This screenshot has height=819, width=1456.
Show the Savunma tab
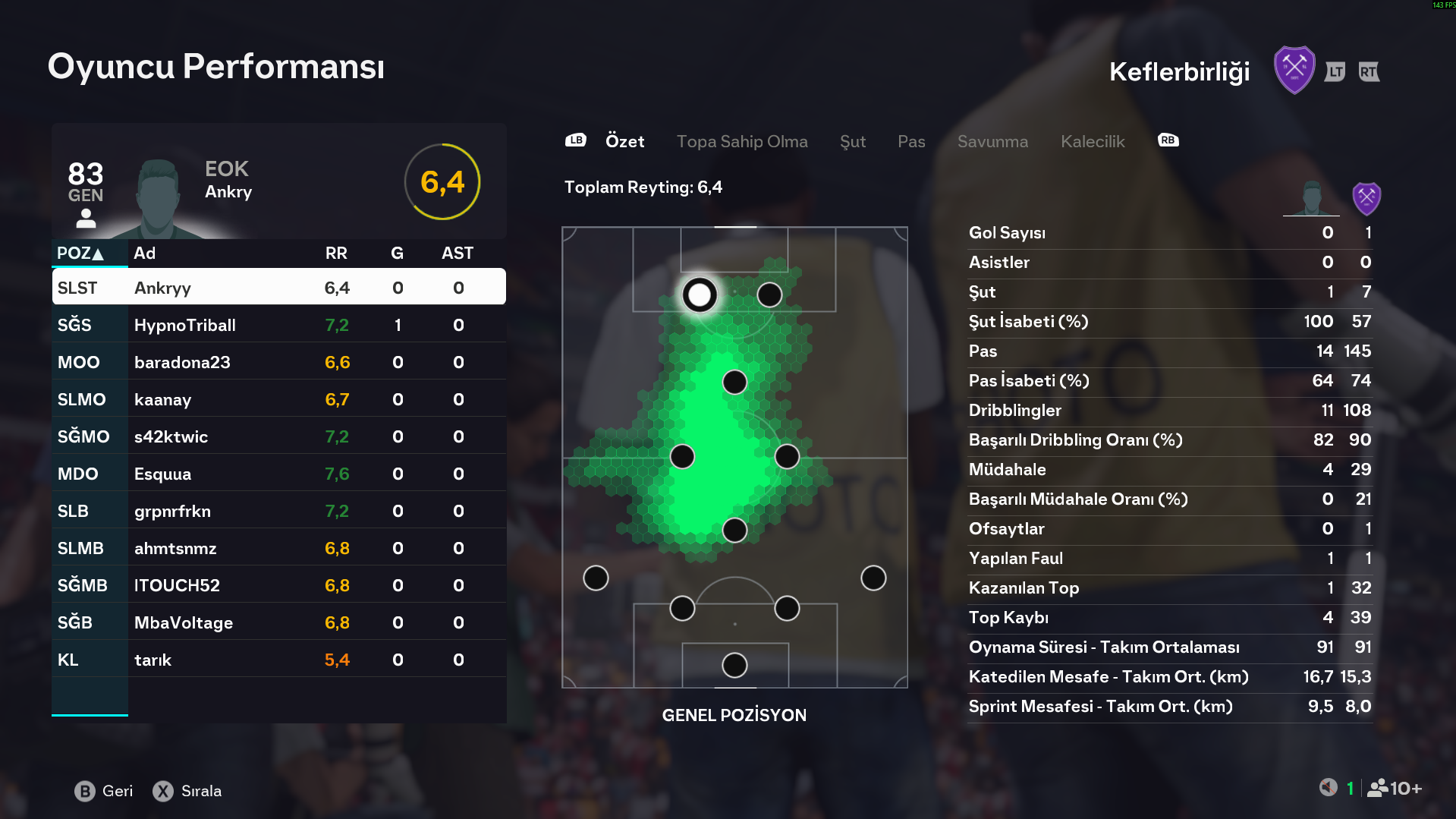click(x=992, y=142)
